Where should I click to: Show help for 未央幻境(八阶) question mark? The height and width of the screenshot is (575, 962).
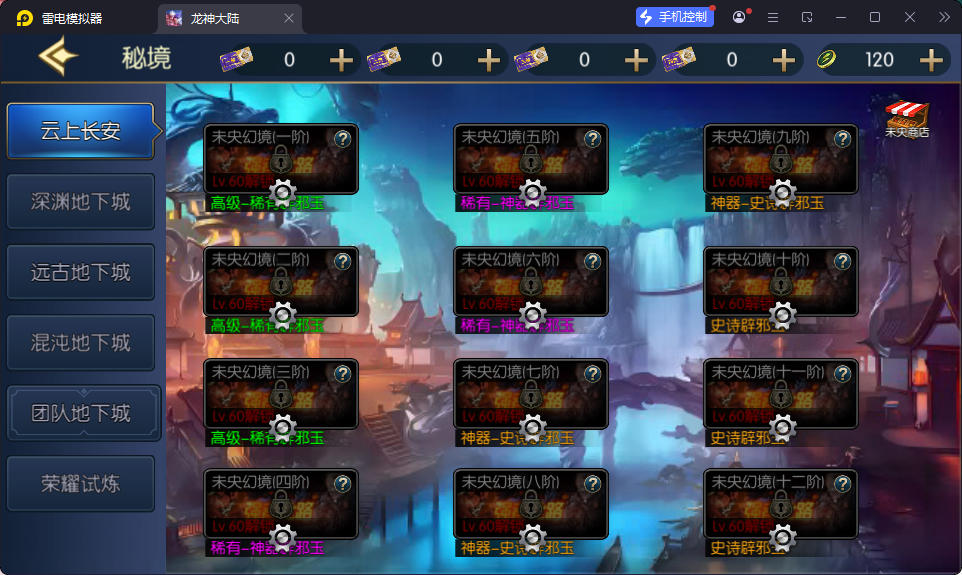(592, 484)
